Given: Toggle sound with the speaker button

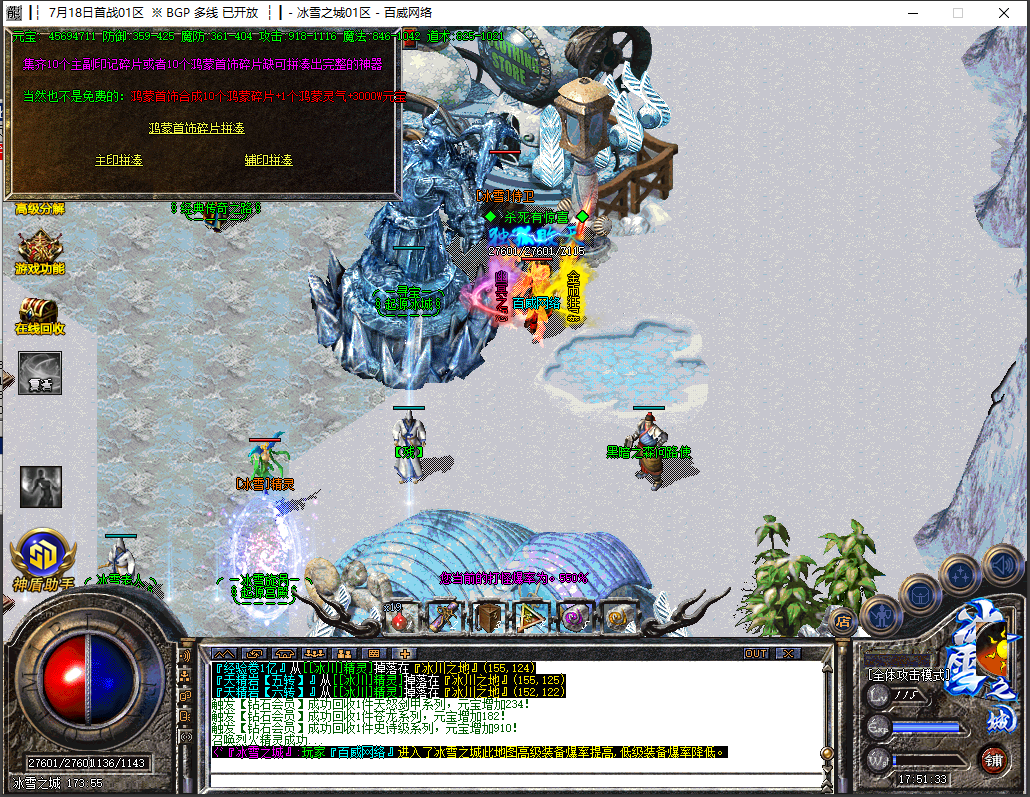Looking at the screenshot, I should tap(1001, 564).
